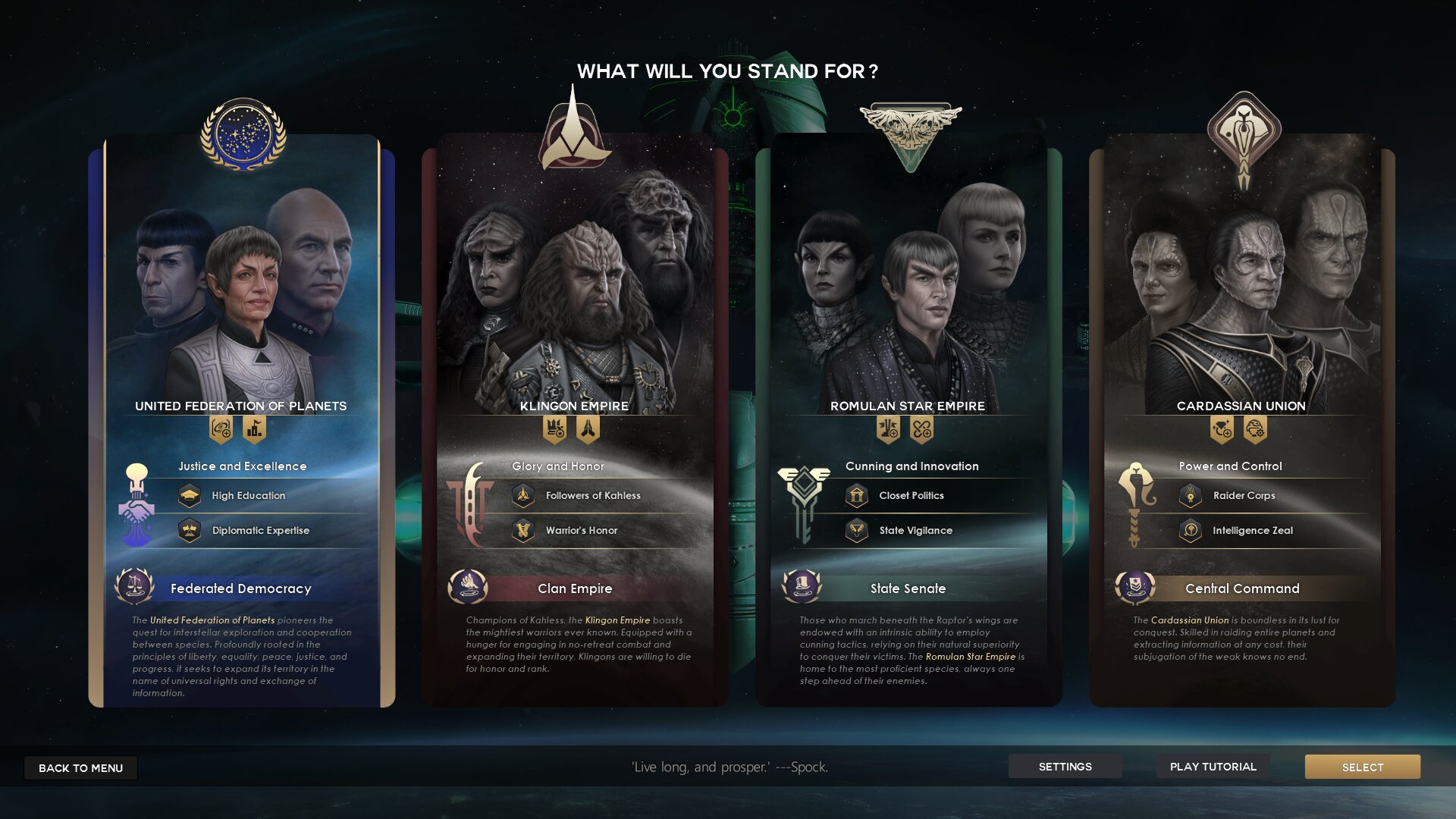Viewport: 1456px width, 819px height.
Task: View the Intelligence Zeal trait icon
Action: (x=1191, y=530)
